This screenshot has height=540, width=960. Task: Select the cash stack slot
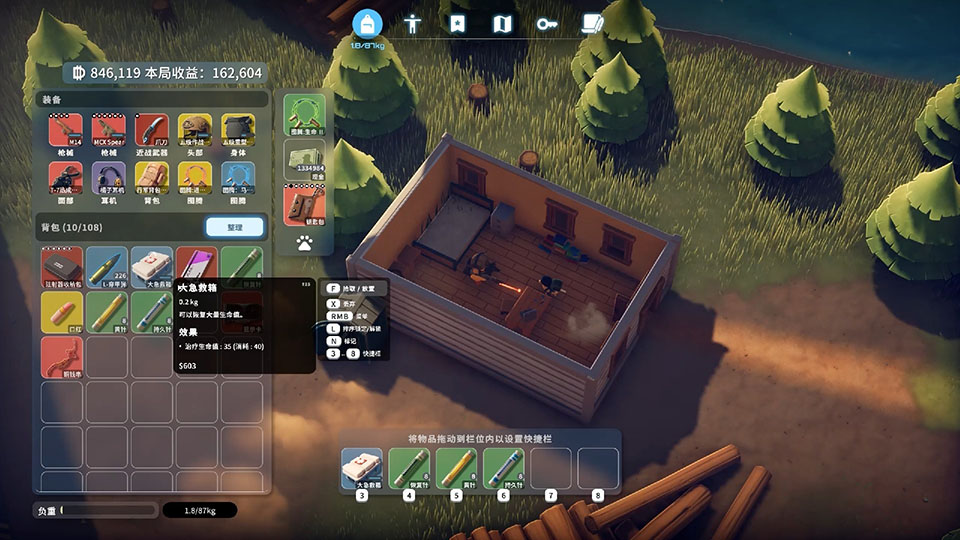tap(304, 159)
